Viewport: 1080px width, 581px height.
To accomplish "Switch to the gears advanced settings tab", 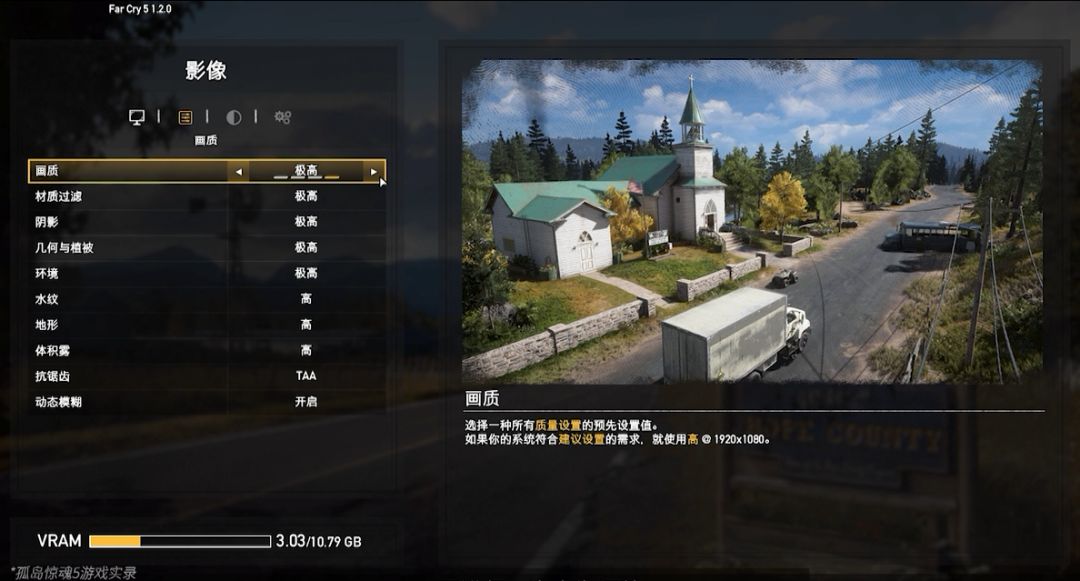I will [283, 117].
